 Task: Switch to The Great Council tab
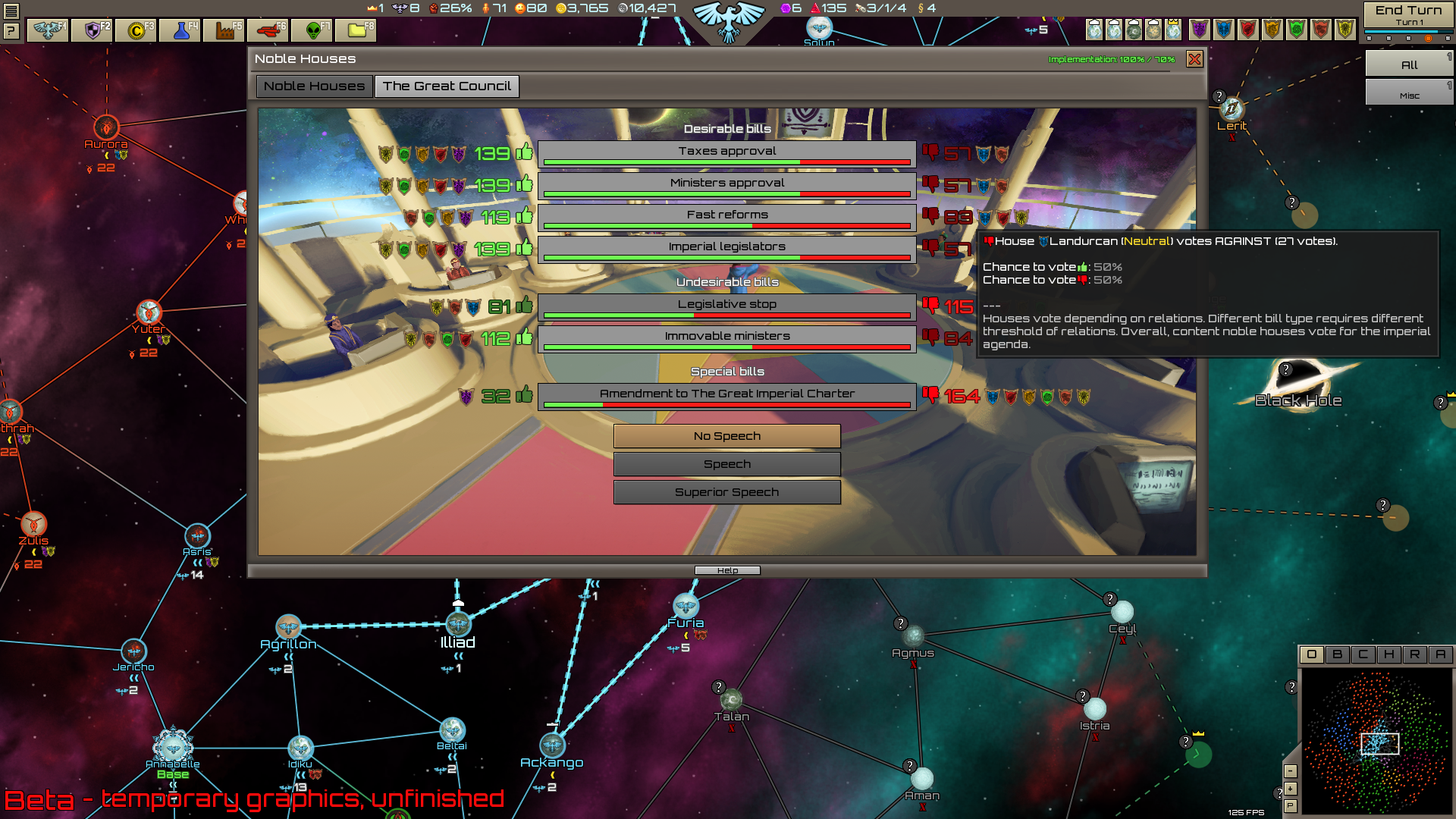pos(447,86)
